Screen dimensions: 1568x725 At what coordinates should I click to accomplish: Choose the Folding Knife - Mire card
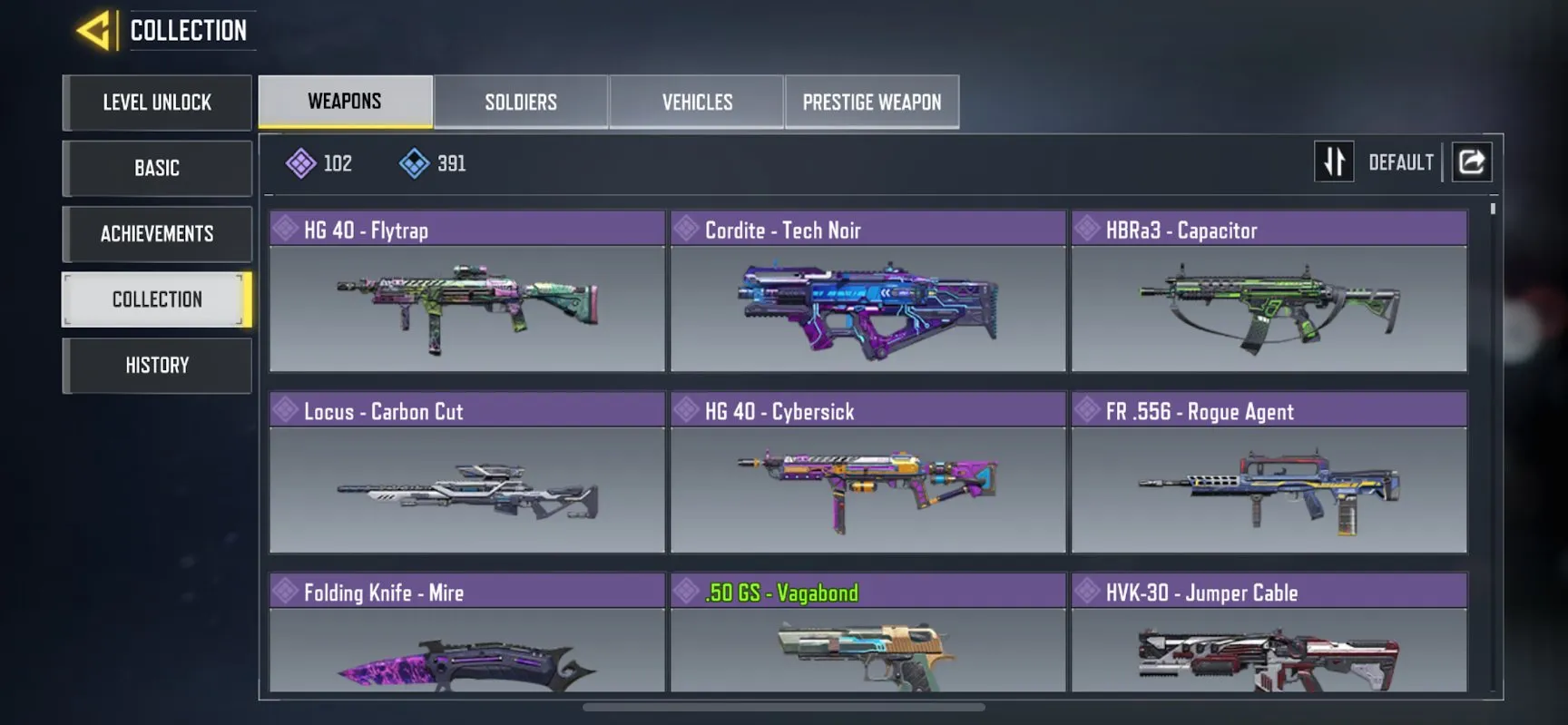click(x=467, y=635)
